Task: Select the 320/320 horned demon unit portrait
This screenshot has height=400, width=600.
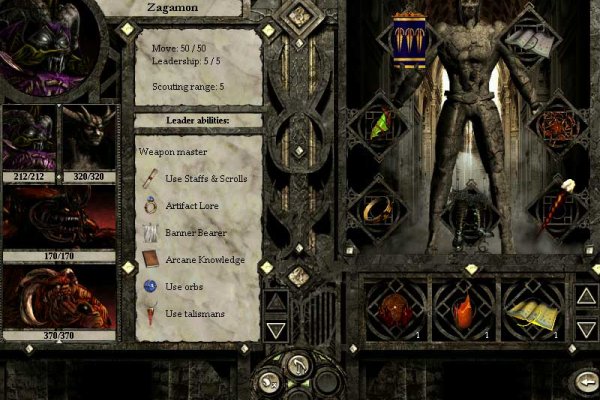Action: [x=89, y=138]
